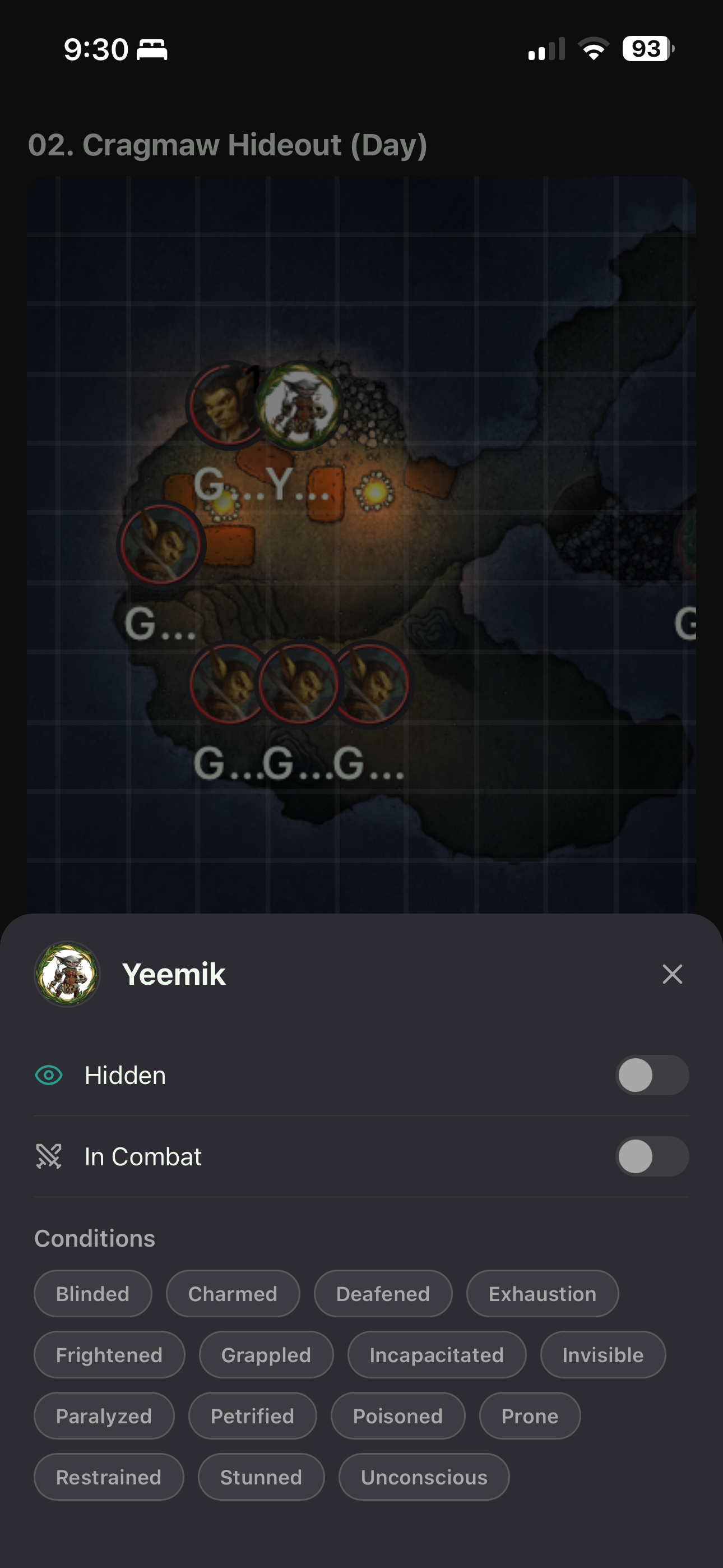This screenshot has height=1568, width=723.
Task: Mark Yeemik as Unconscious
Action: [x=424, y=1477]
